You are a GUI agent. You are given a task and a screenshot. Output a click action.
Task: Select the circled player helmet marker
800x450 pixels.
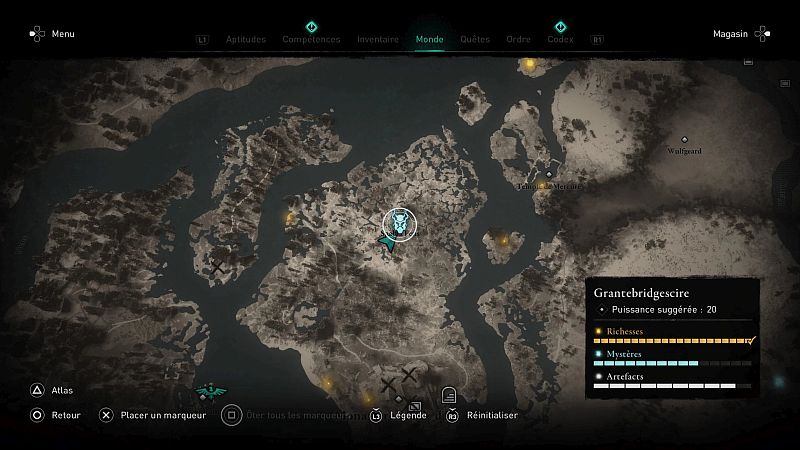pyautogui.click(x=400, y=225)
